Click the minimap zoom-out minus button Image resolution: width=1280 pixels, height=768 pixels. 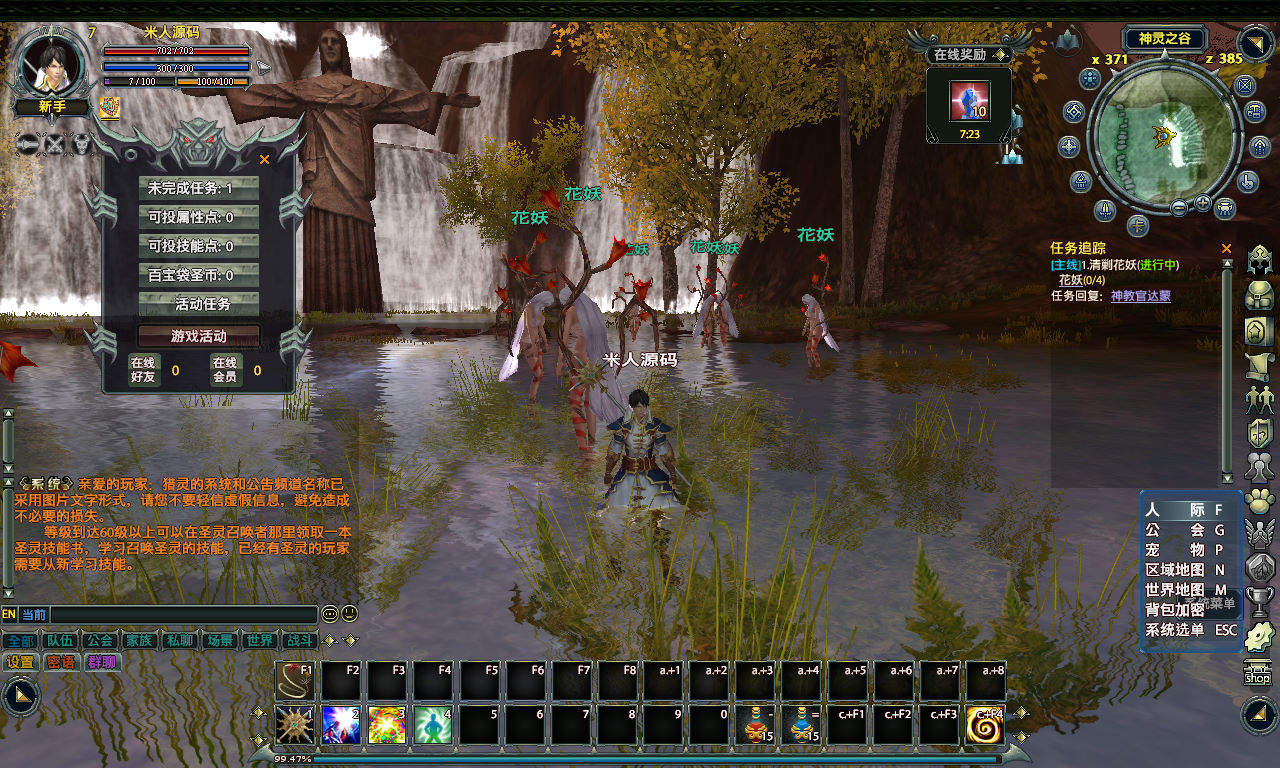point(1179,207)
